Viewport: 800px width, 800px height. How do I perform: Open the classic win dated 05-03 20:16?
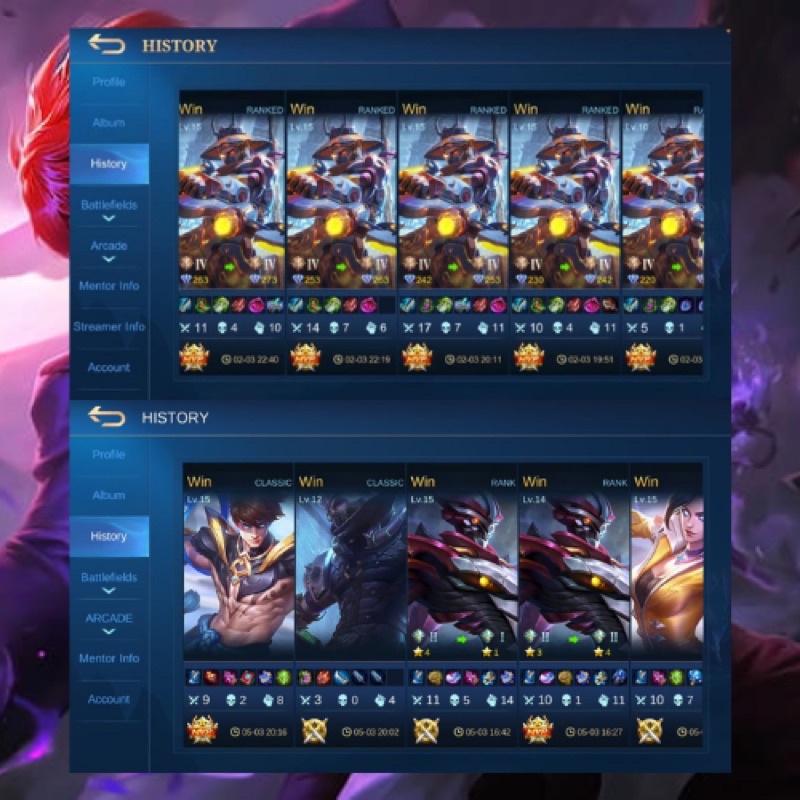pyautogui.click(x=239, y=580)
